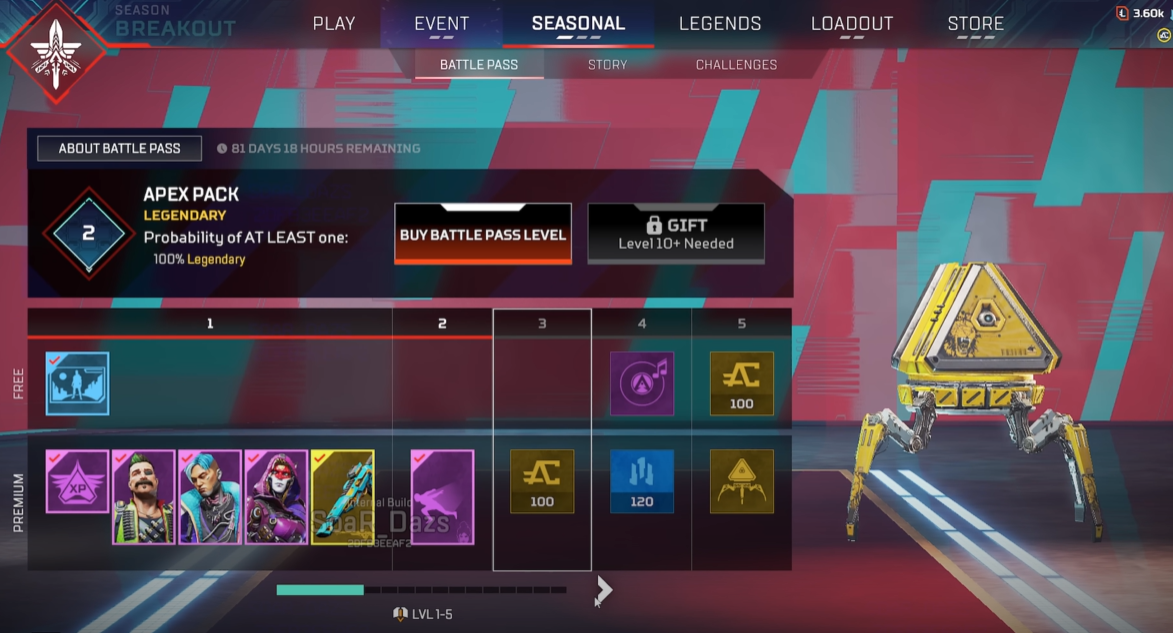Pick the premium level 4 blue 120 reward
Screen dimensions: 1173x633
click(x=642, y=481)
